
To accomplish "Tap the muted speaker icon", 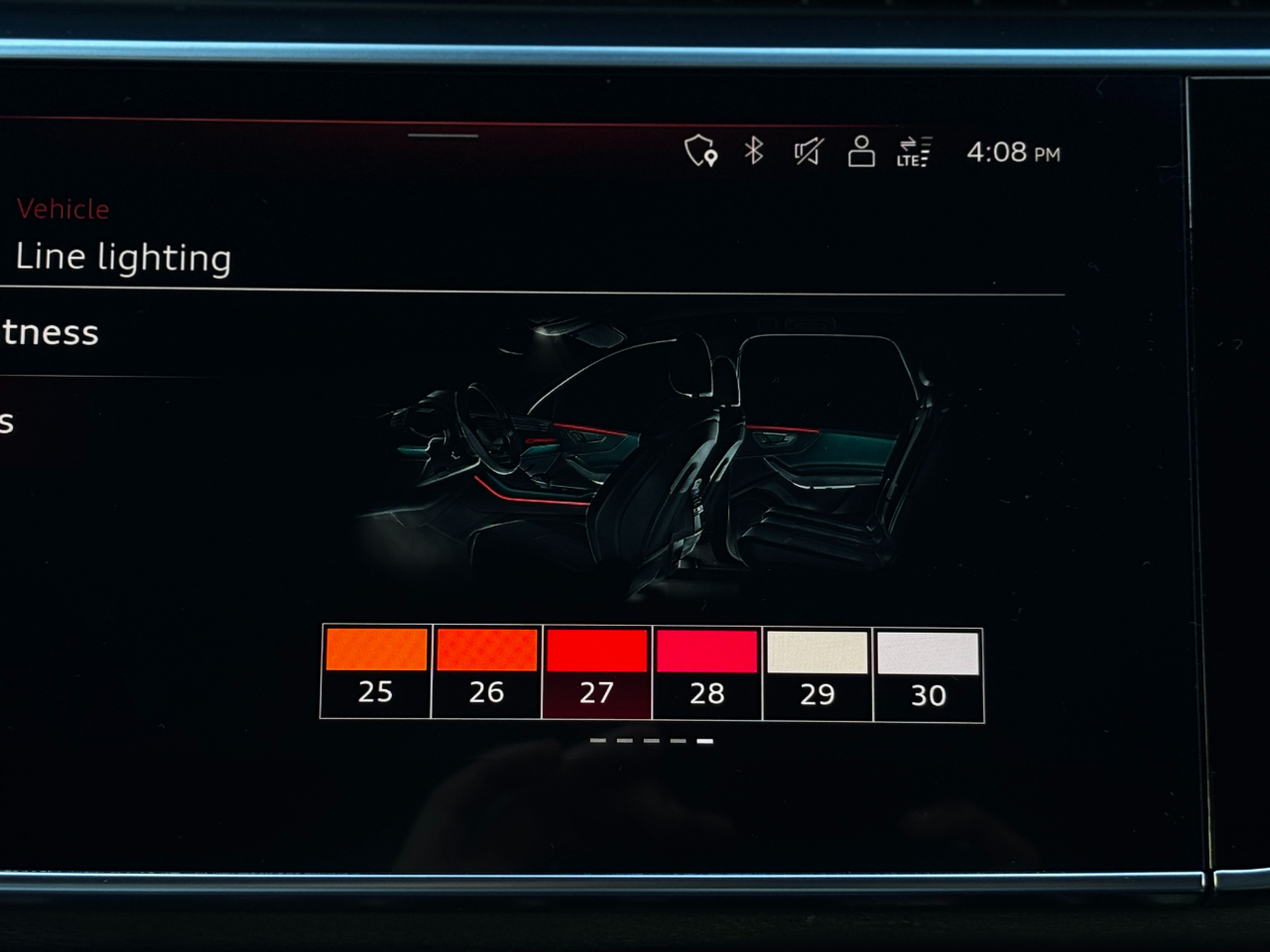I will 808,152.
